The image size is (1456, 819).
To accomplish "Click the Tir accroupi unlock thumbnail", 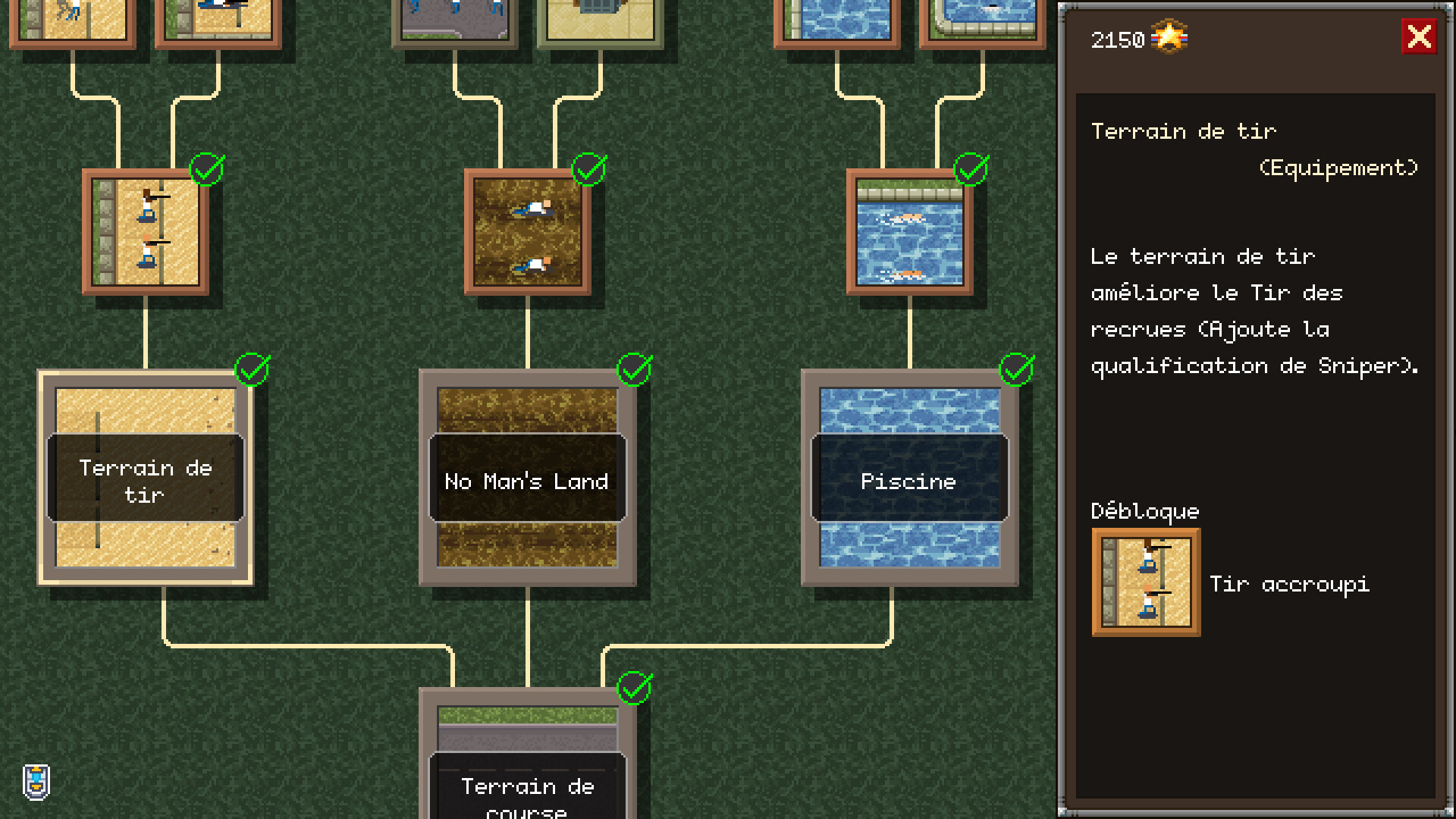I will (1146, 582).
